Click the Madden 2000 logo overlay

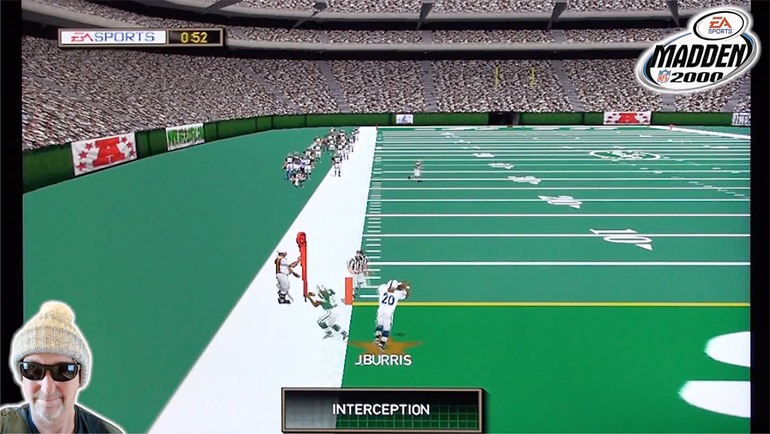(698, 50)
